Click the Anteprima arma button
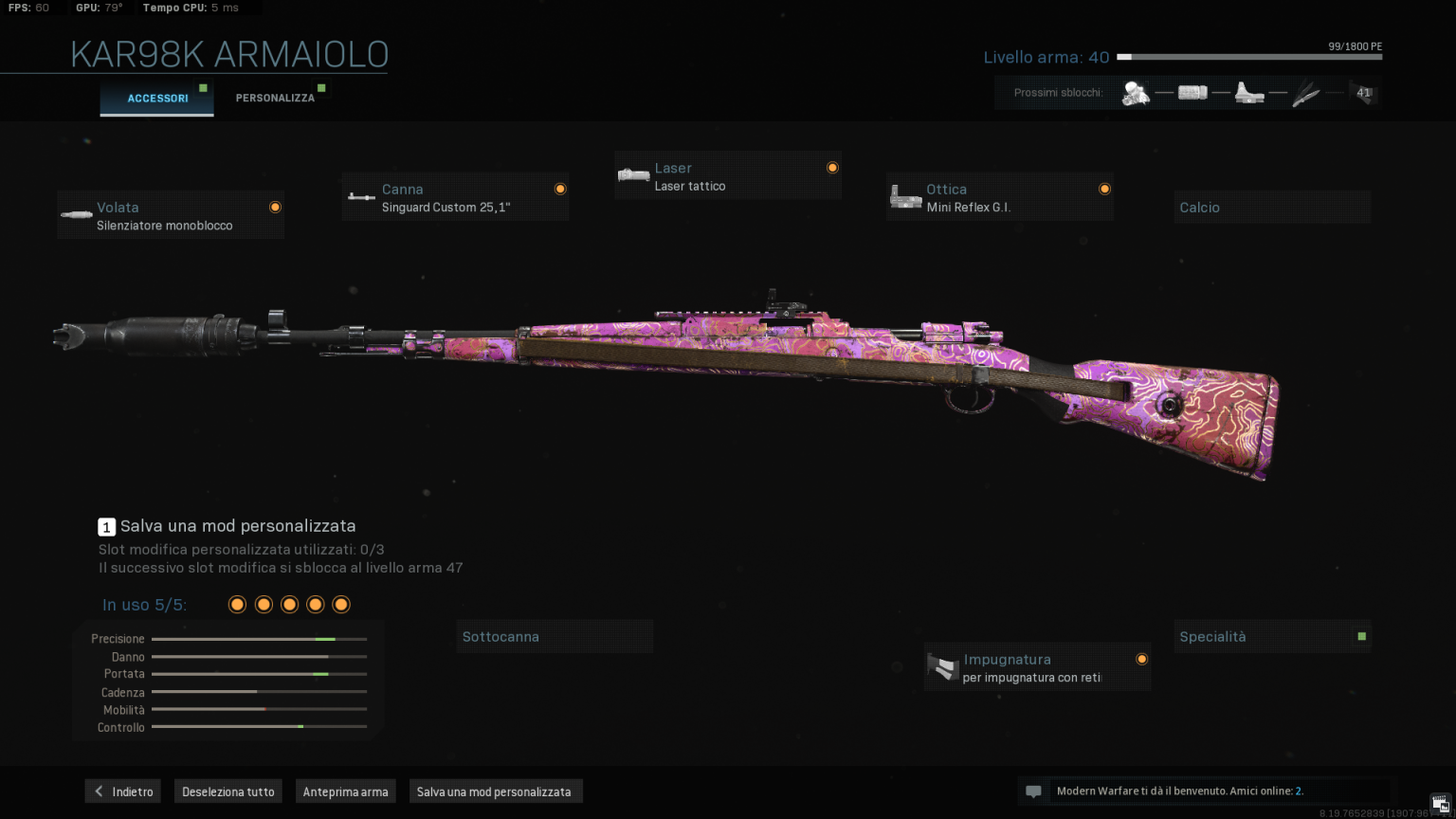This screenshot has height=819, width=1456. tap(345, 791)
